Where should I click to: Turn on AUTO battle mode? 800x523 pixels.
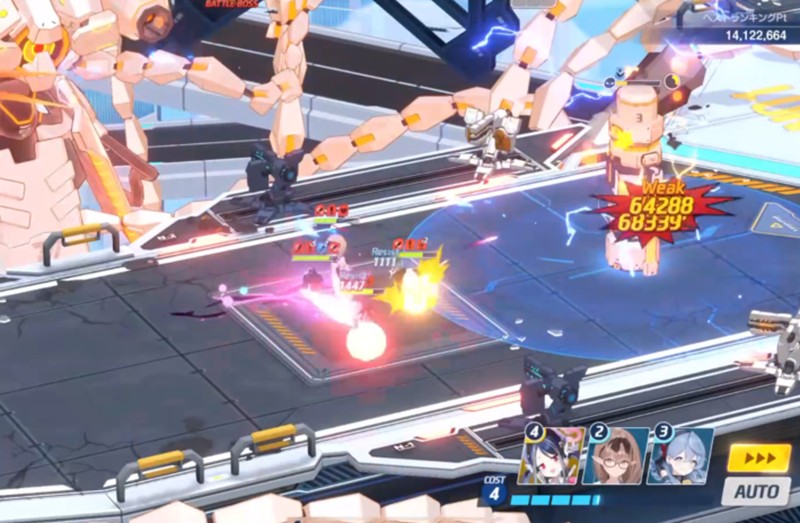pos(757,492)
